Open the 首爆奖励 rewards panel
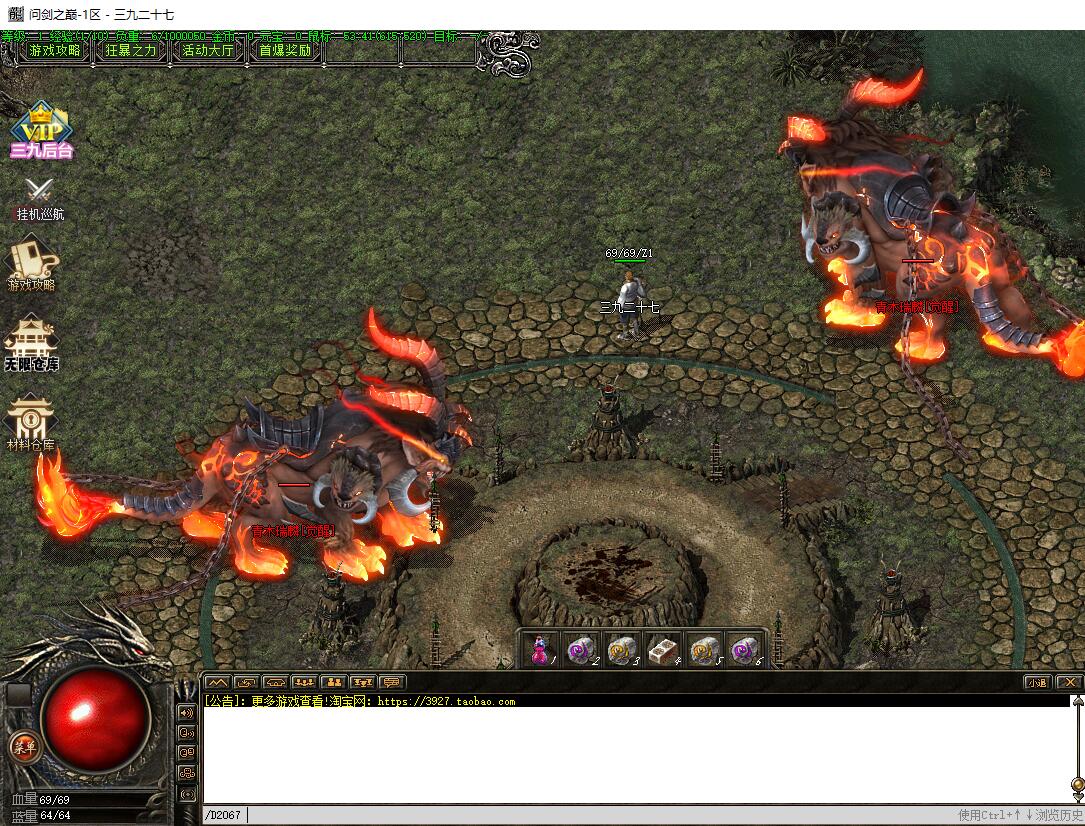This screenshot has height=826, width=1085. [285, 50]
